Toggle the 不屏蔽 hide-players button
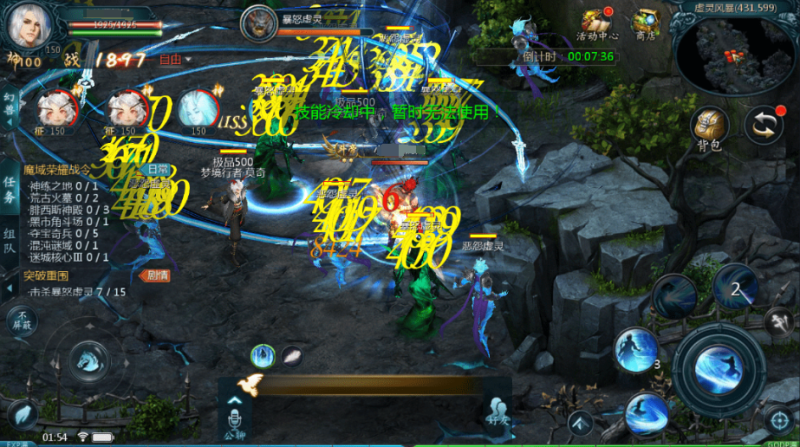The width and height of the screenshot is (800, 447). 19,320
